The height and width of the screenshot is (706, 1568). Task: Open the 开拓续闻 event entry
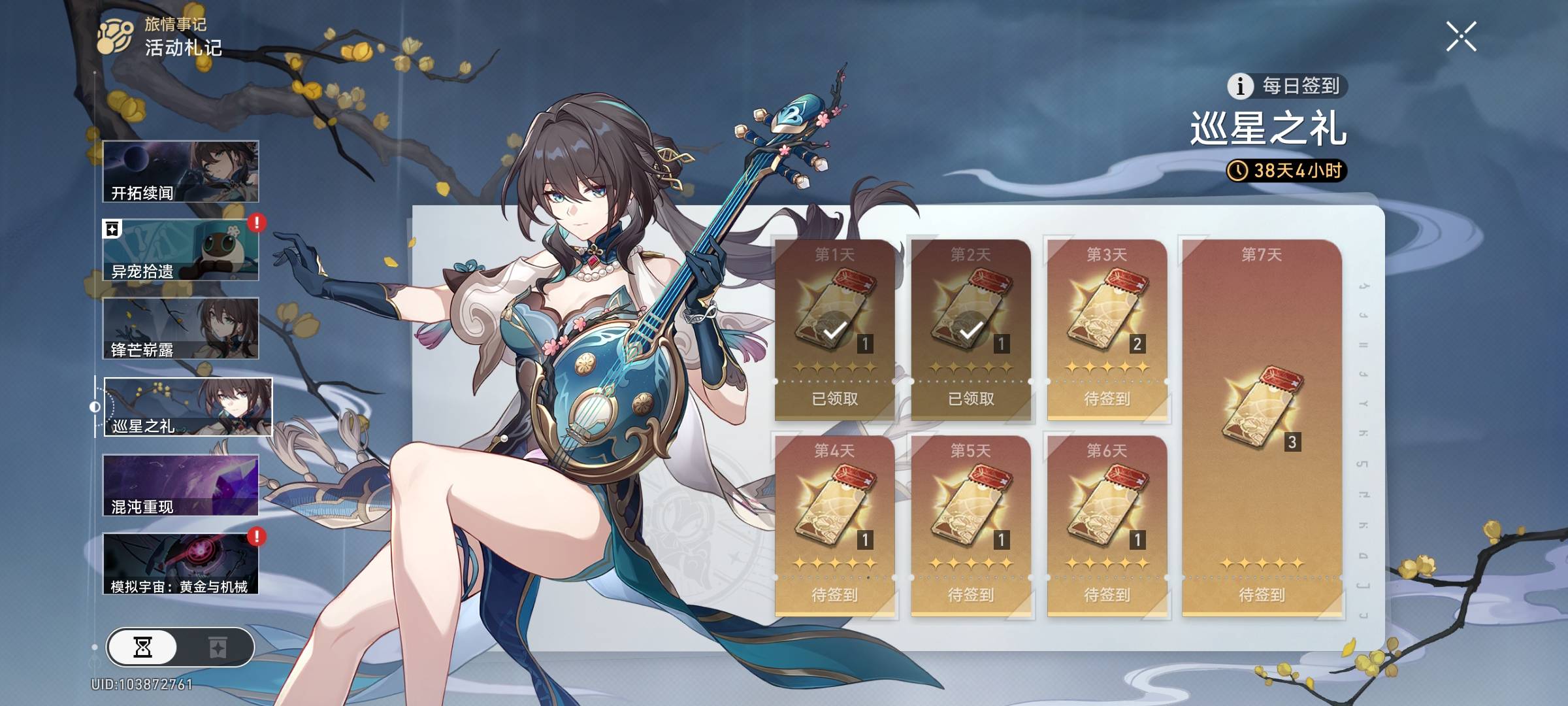(181, 171)
